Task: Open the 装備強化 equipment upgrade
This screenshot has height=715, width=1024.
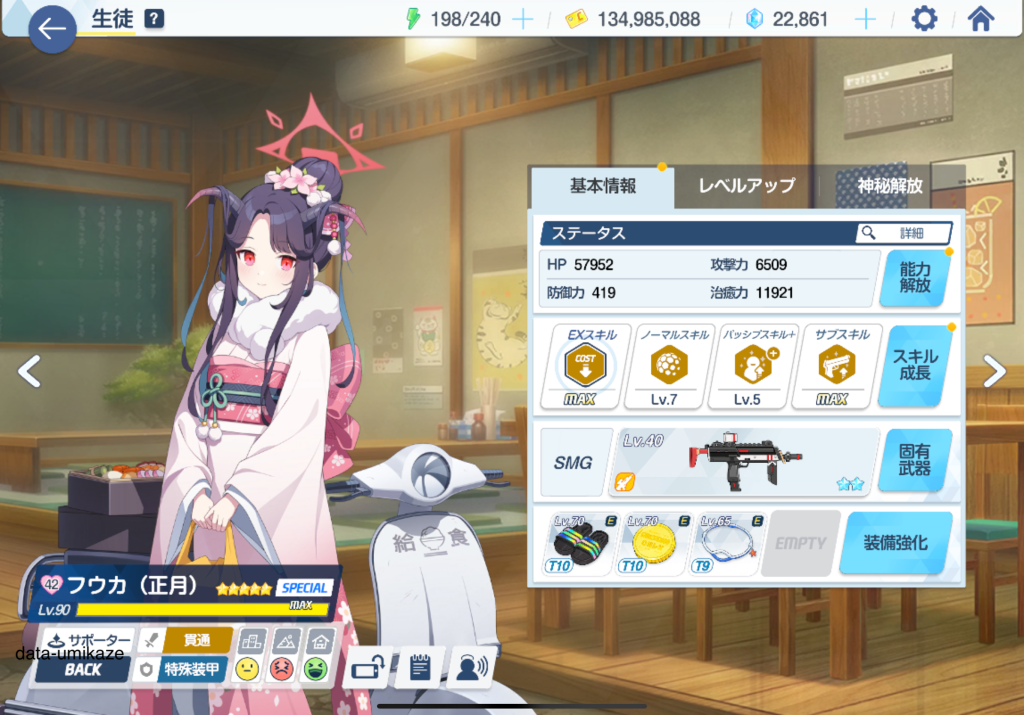Action: [x=895, y=543]
